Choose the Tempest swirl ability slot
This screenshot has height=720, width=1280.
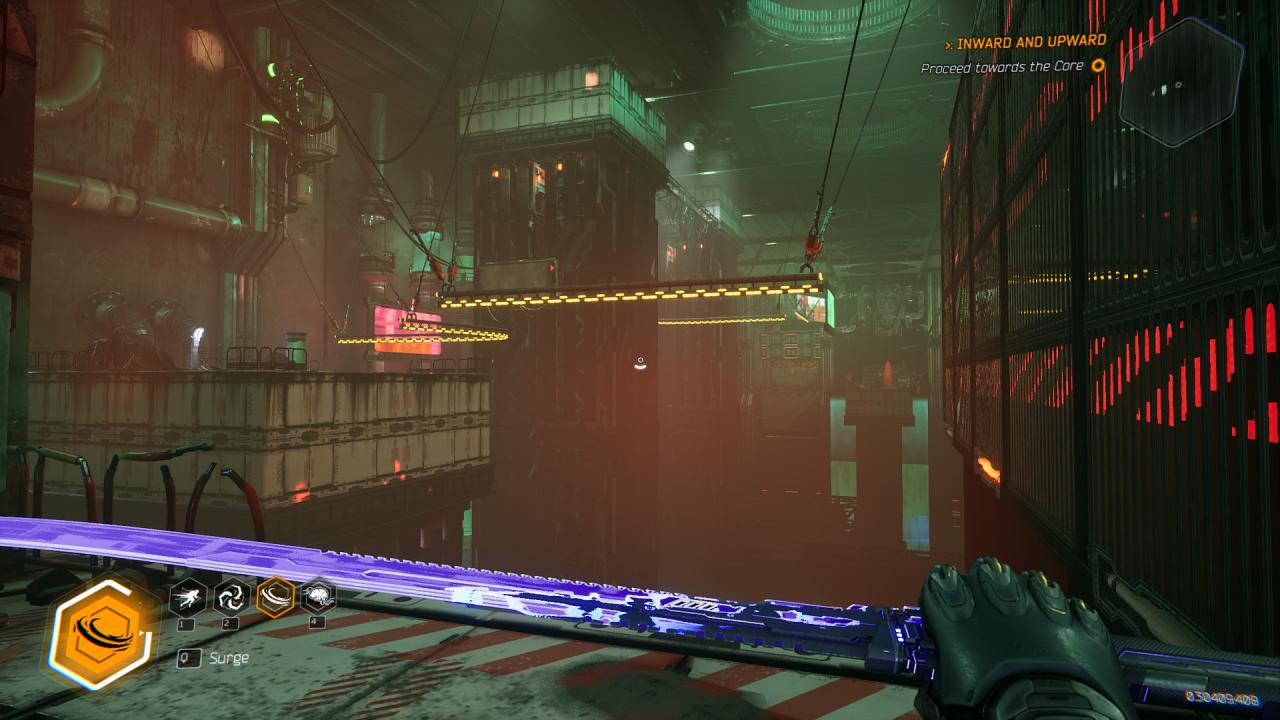click(232, 598)
